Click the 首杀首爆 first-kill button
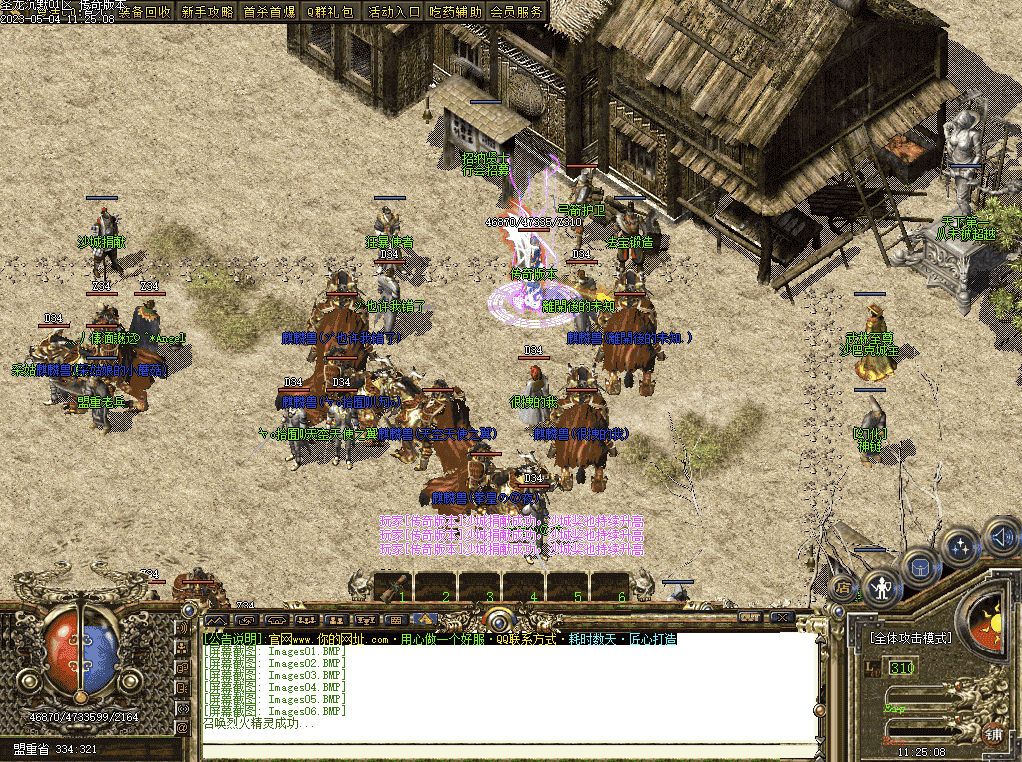The width and height of the screenshot is (1022, 762). [x=270, y=12]
